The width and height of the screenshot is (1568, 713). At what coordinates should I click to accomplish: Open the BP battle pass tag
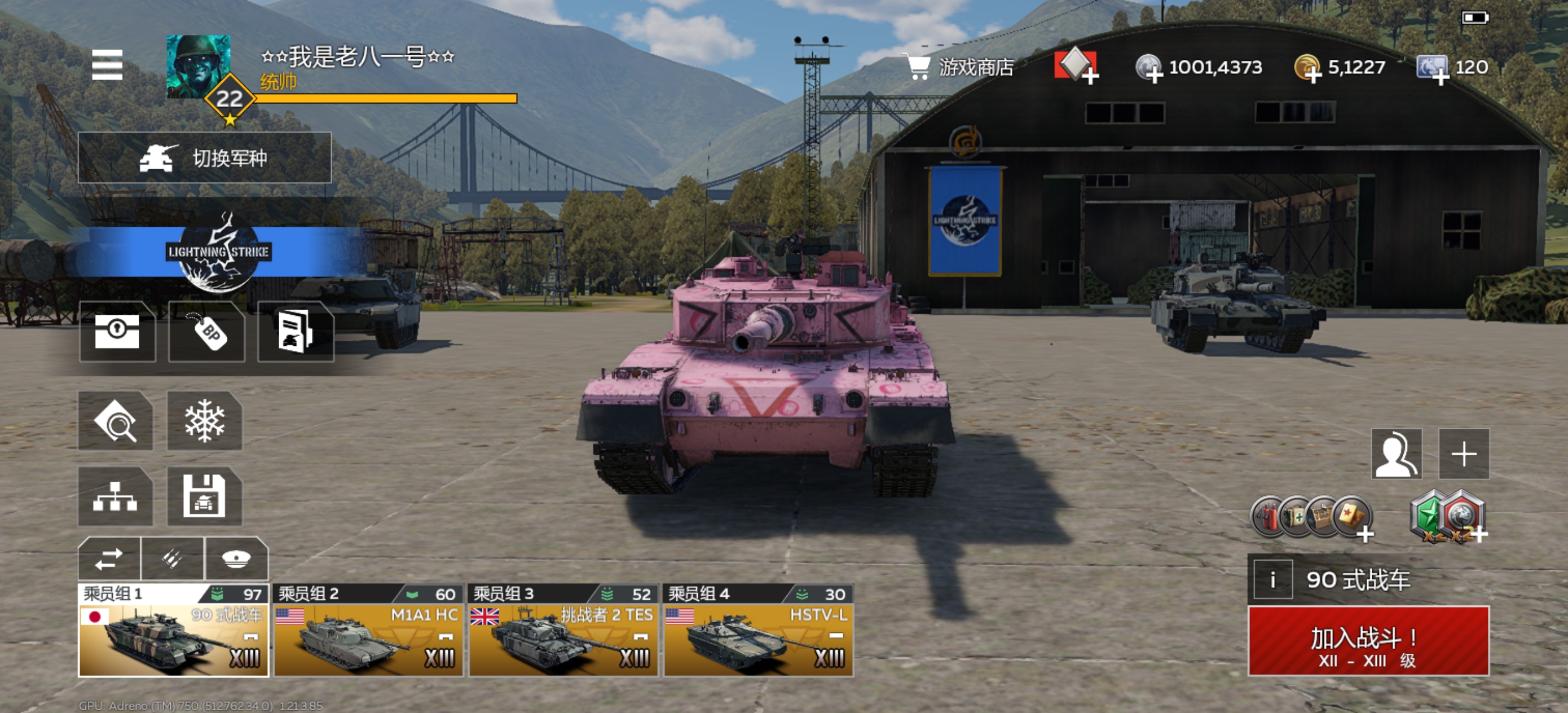[207, 332]
